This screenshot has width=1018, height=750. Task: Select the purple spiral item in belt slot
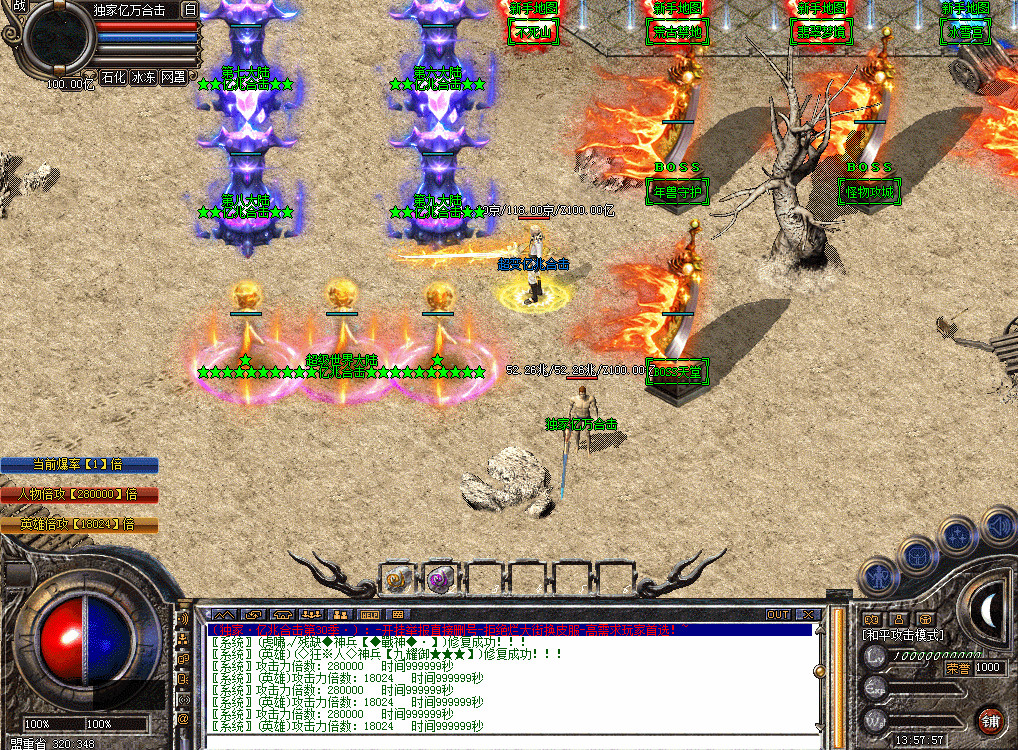pyautogui.click(x=440, y=578)
